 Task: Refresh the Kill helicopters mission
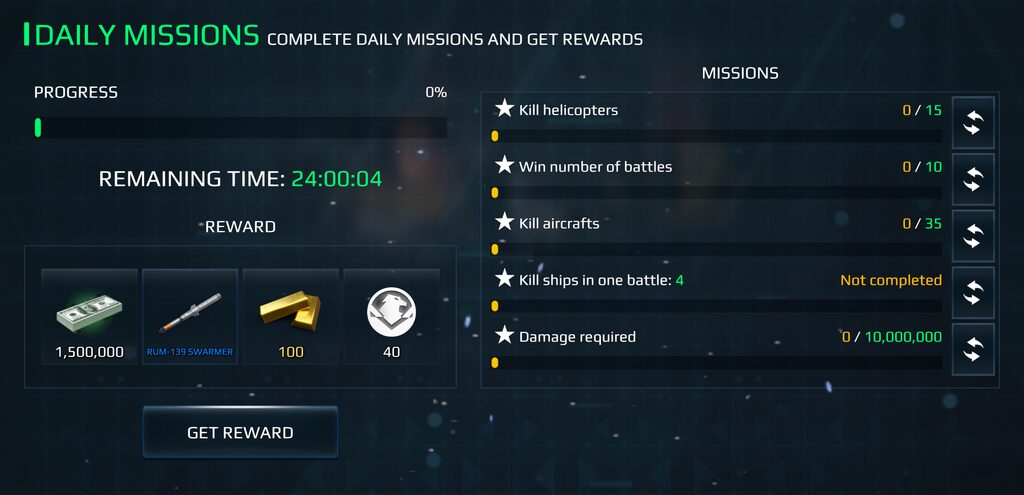tap(973, 122)
